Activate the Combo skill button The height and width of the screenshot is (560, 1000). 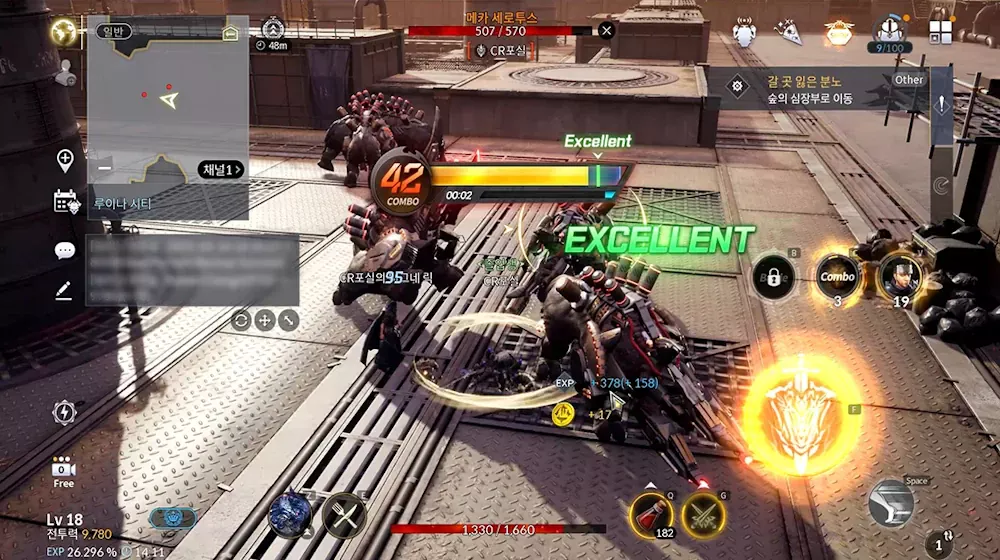click(x=837, y=277)
